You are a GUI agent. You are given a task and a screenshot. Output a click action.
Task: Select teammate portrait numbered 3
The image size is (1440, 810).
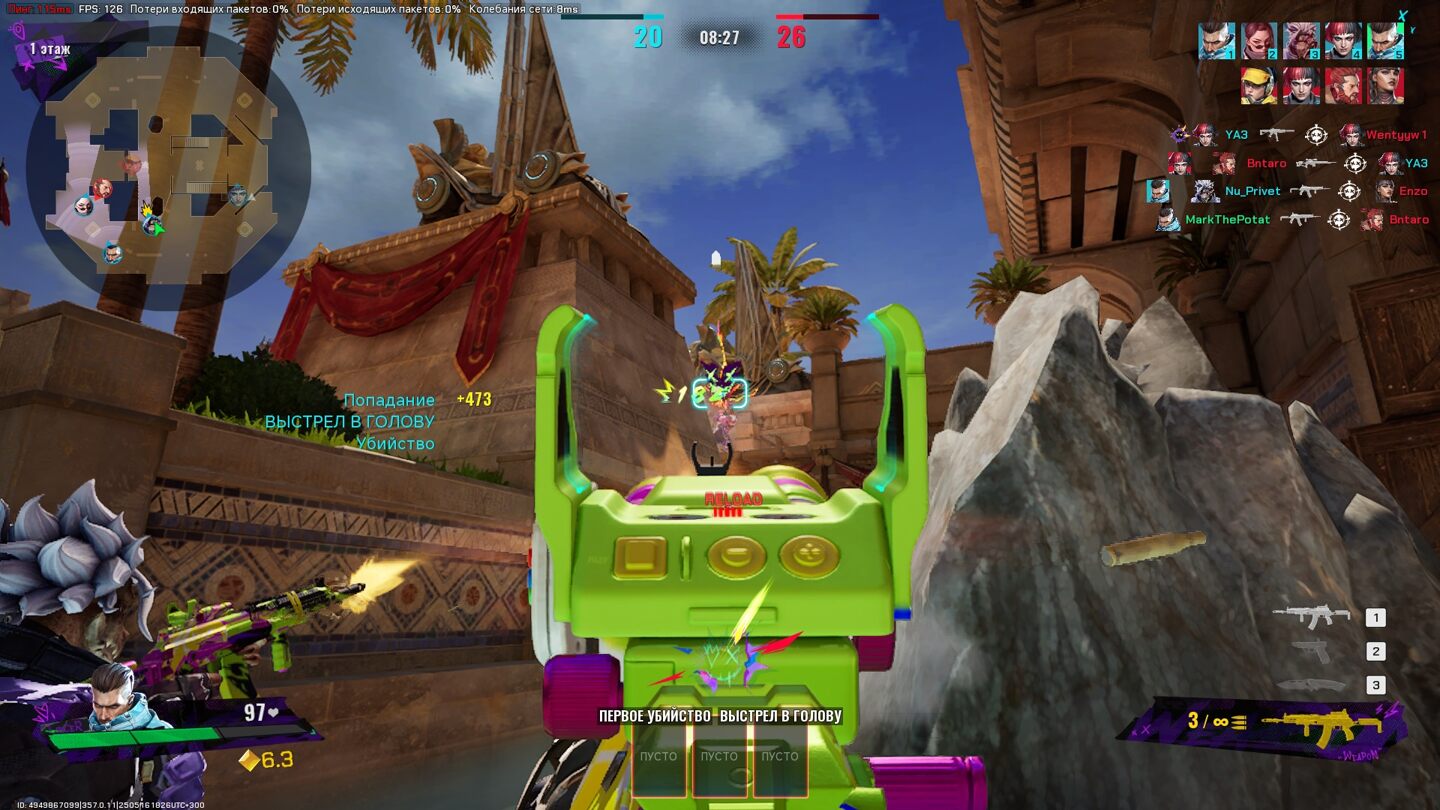pos(1301,41)
